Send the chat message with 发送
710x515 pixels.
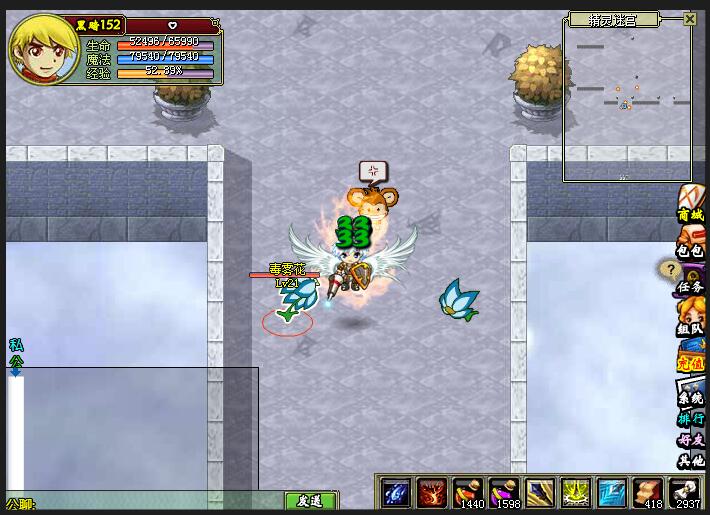pos(311,501)
